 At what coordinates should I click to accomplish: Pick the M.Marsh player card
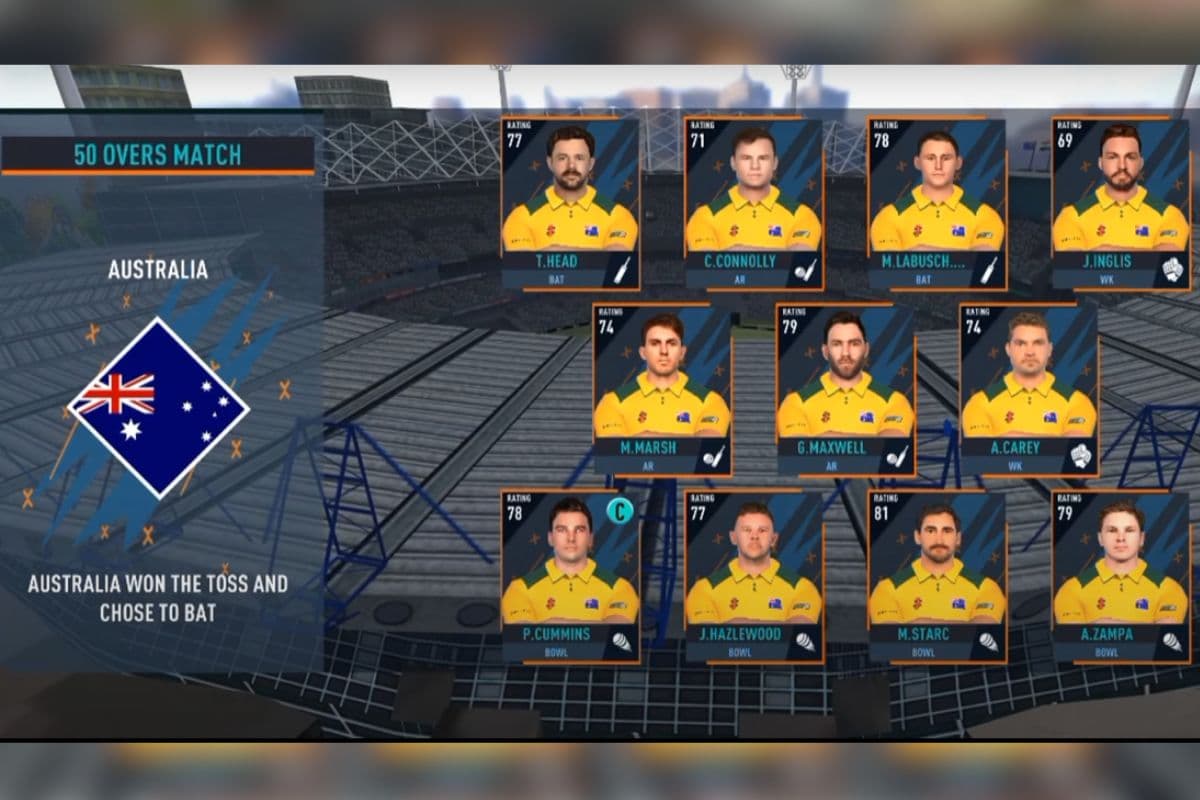pyautogui.click(x=662, y=389)
